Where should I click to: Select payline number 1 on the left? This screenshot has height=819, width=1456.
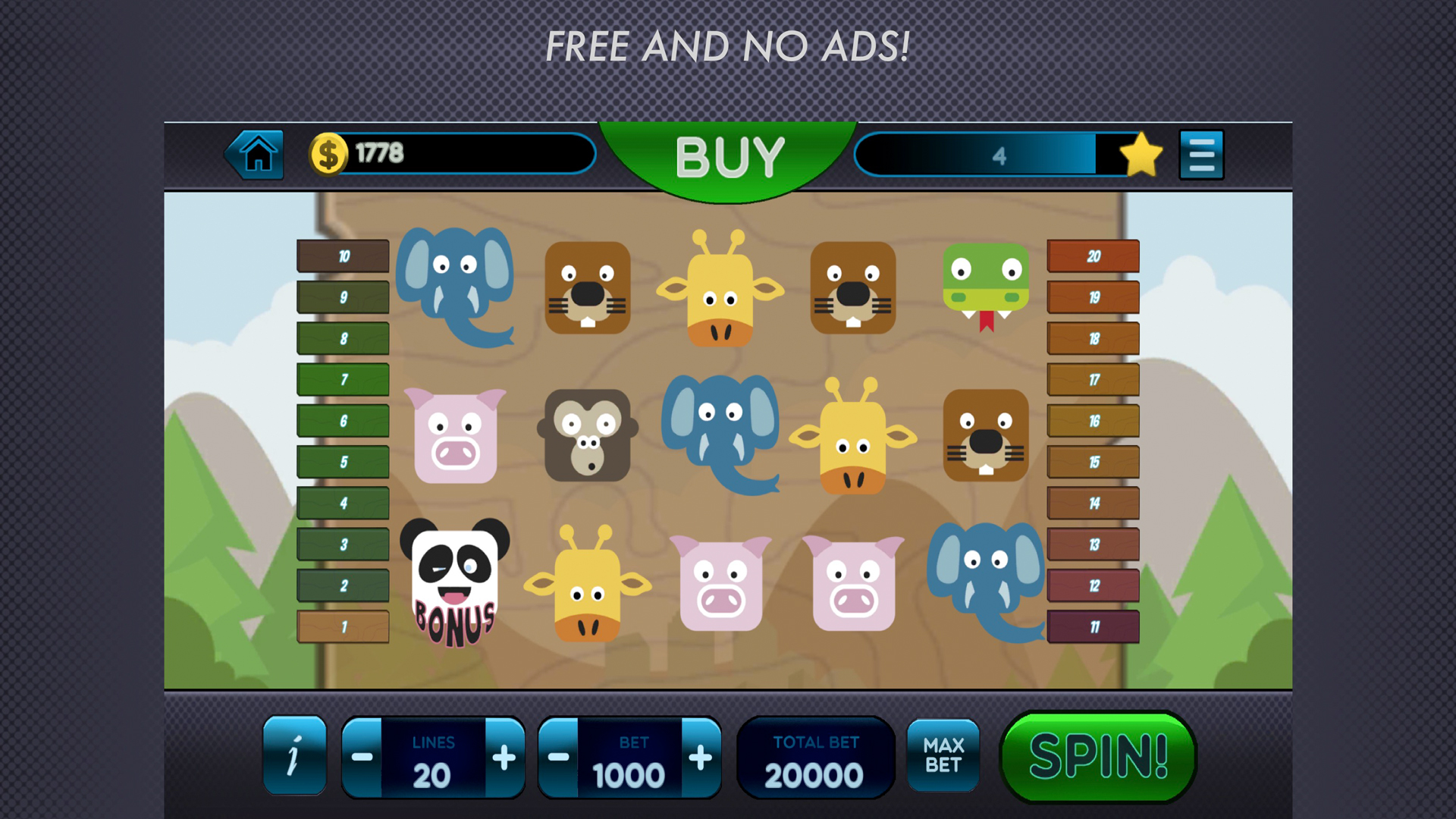coord(342,628)
